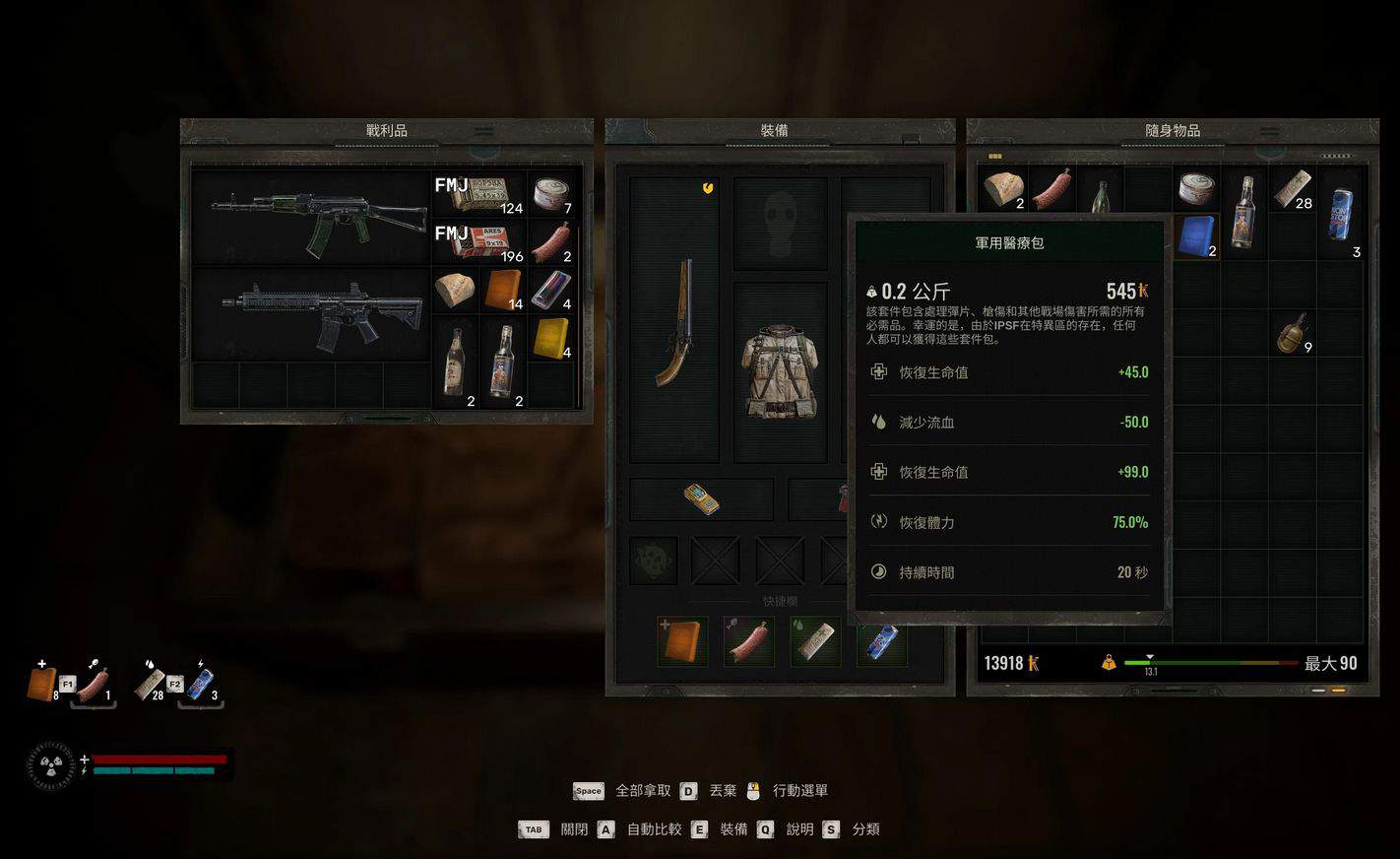
Task: Select the yellow detector device slot
Action: pyautogui.click(x=701, y=499)
